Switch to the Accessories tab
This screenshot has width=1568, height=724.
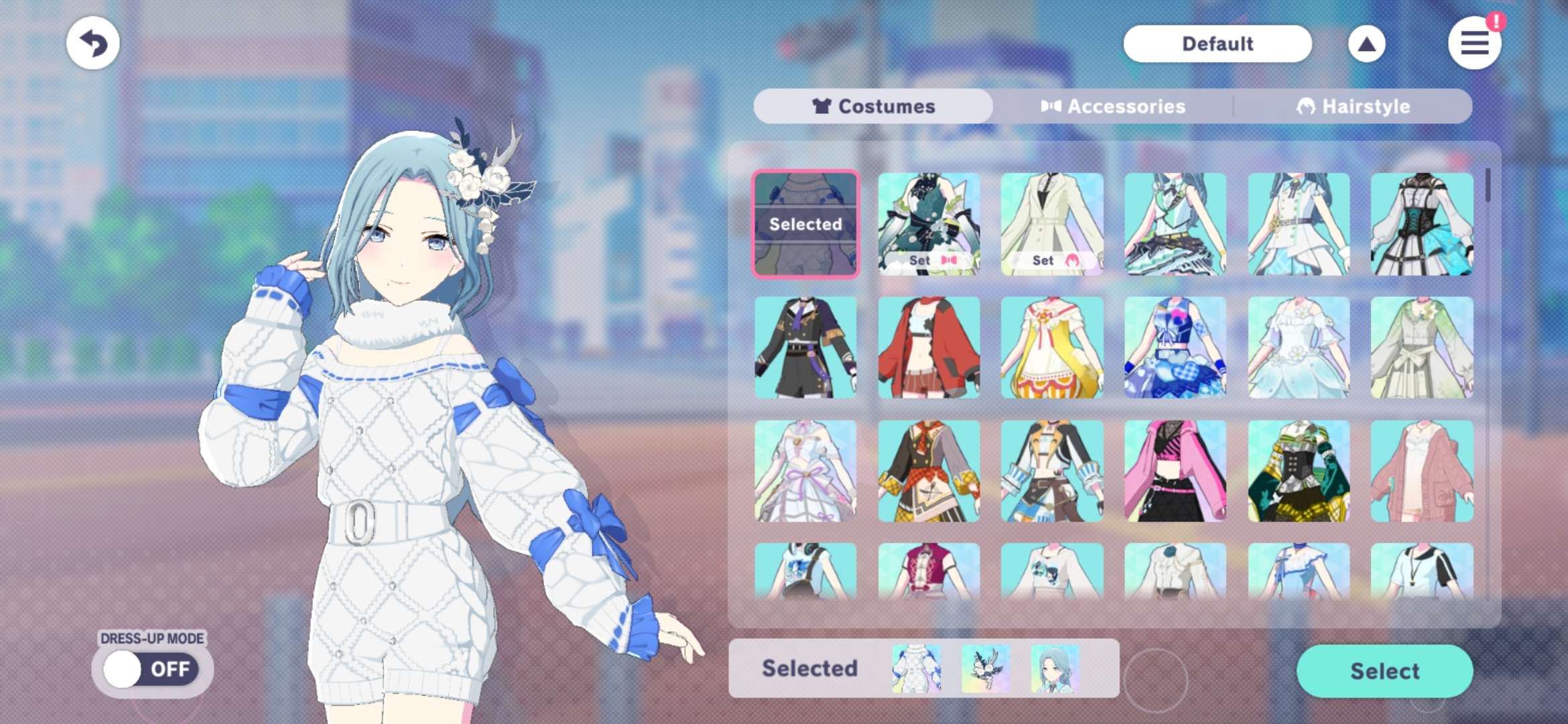click(1113, 107)
